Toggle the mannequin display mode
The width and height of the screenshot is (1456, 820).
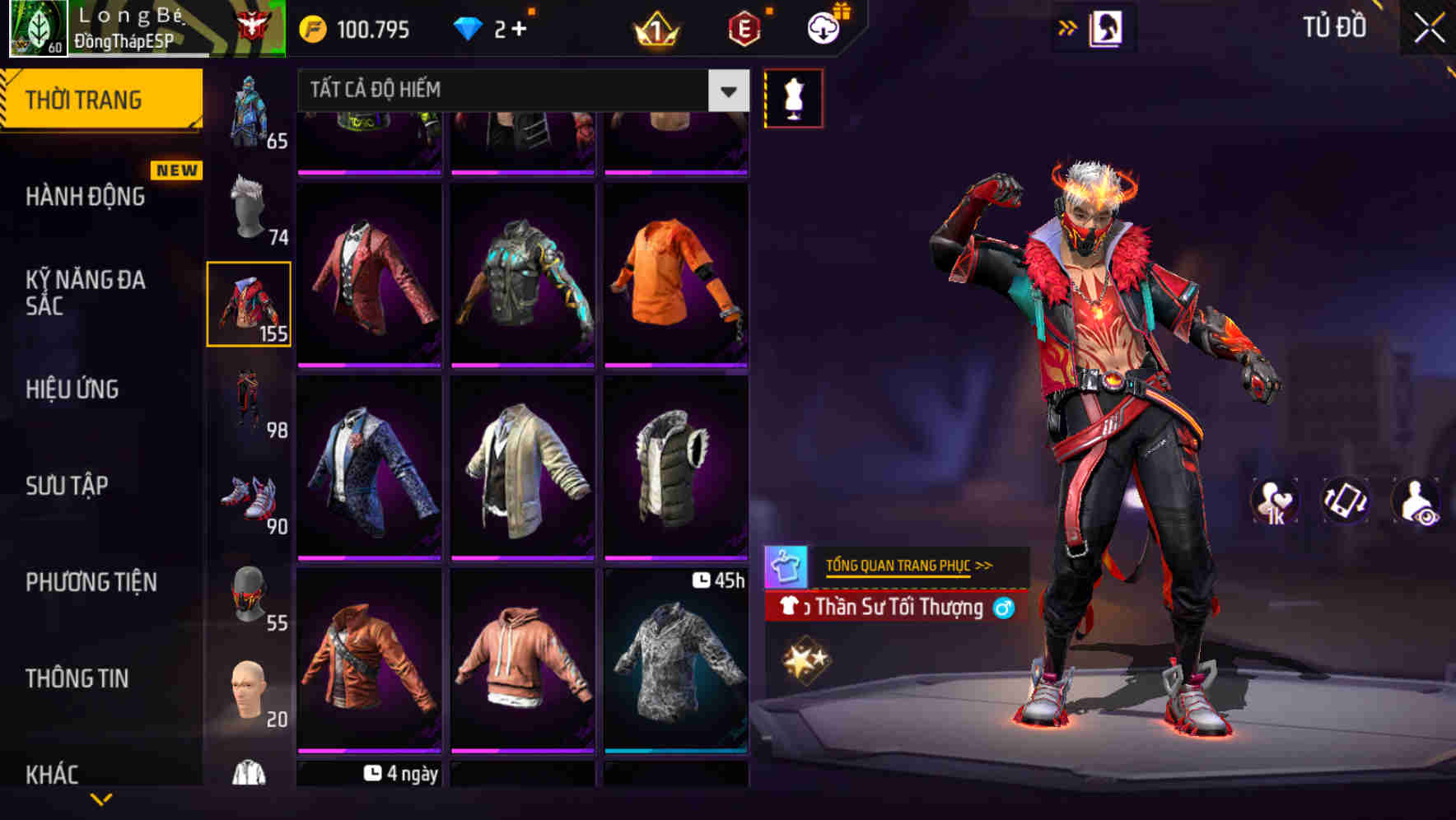792,96
